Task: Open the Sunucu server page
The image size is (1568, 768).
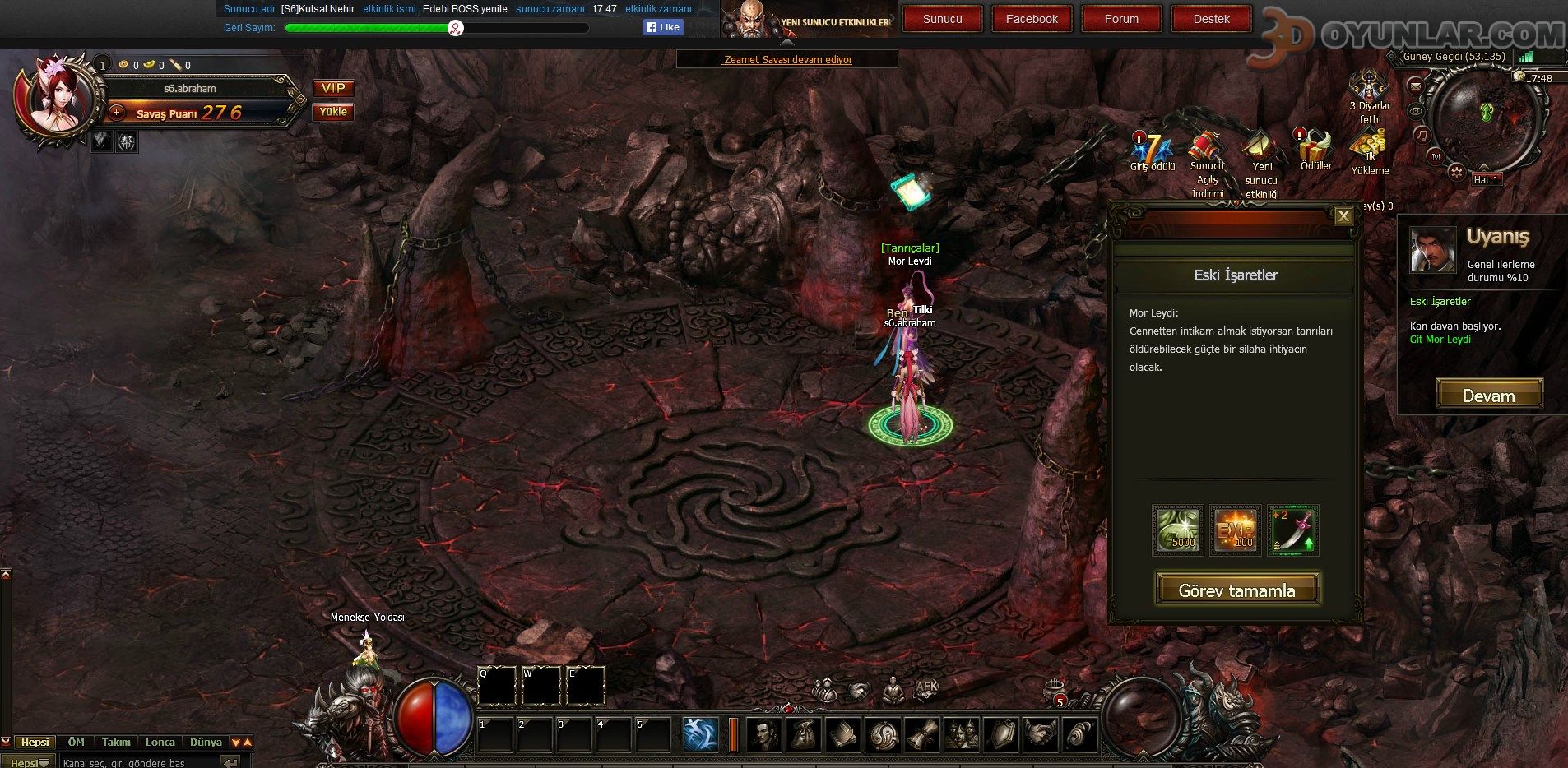Action: 942,19
